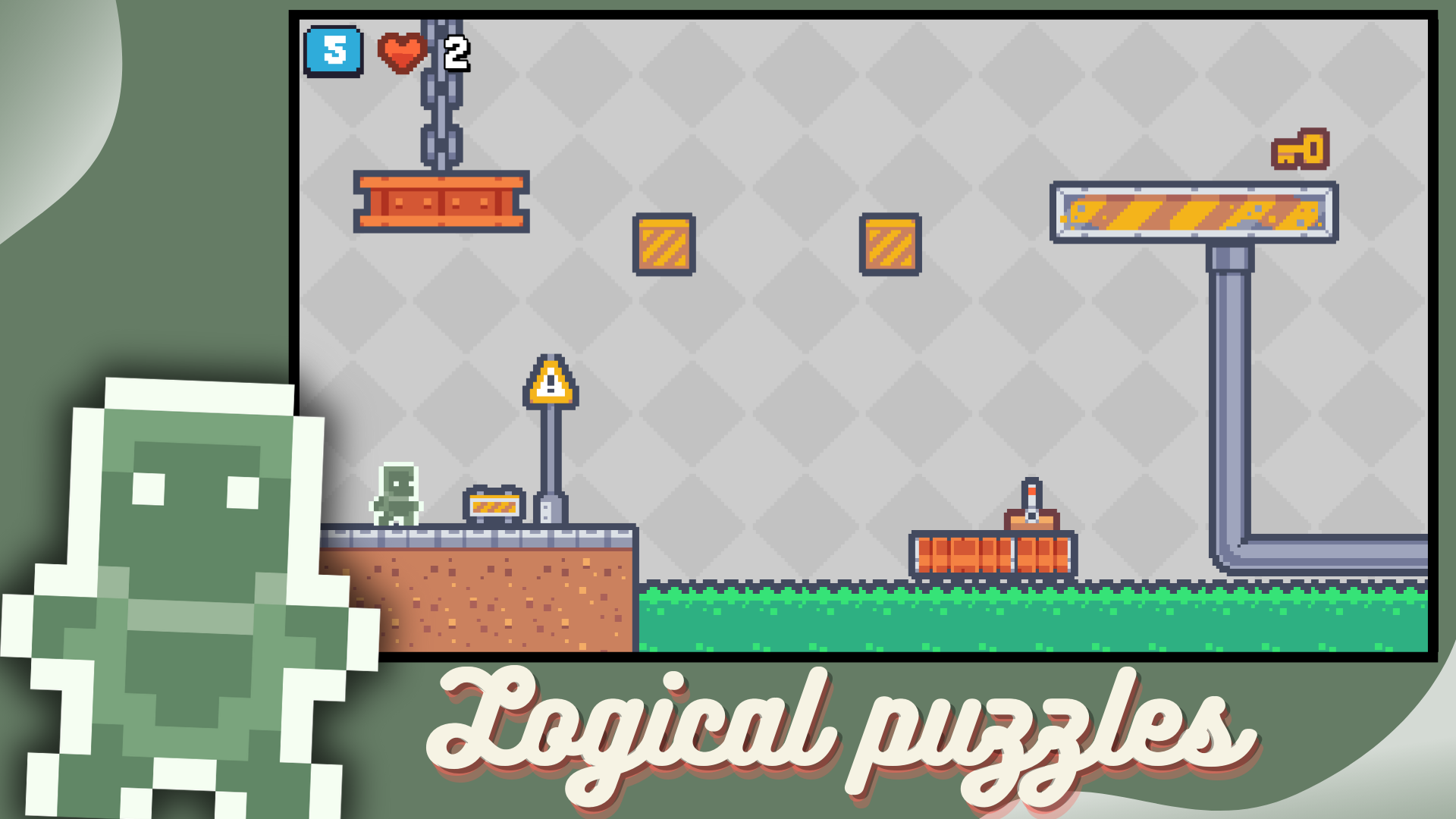
Task: Open the elevated hazard-striped platform panel
Action: (1197, 211)
